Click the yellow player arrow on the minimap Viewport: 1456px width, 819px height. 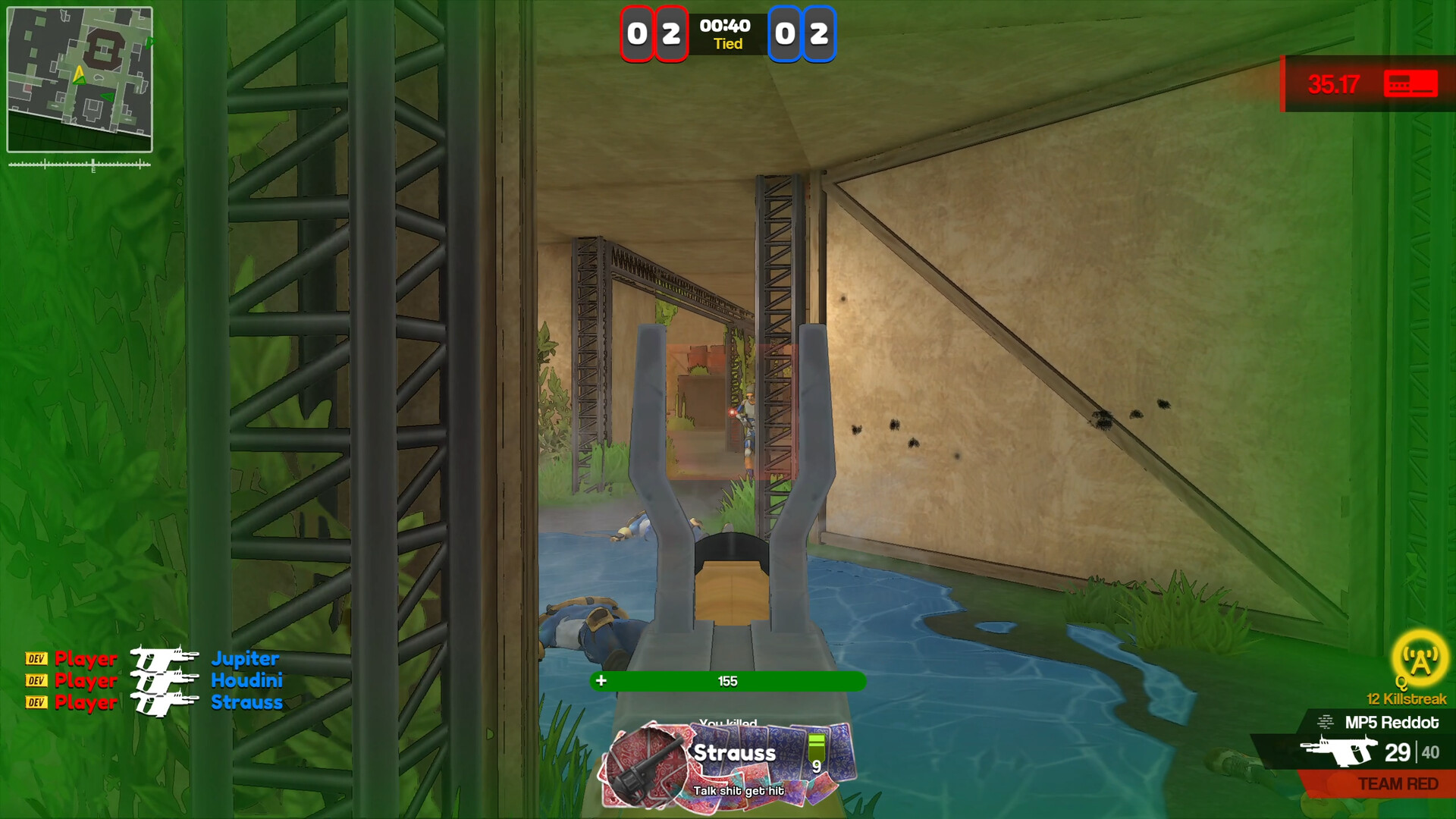coord(78,74)
